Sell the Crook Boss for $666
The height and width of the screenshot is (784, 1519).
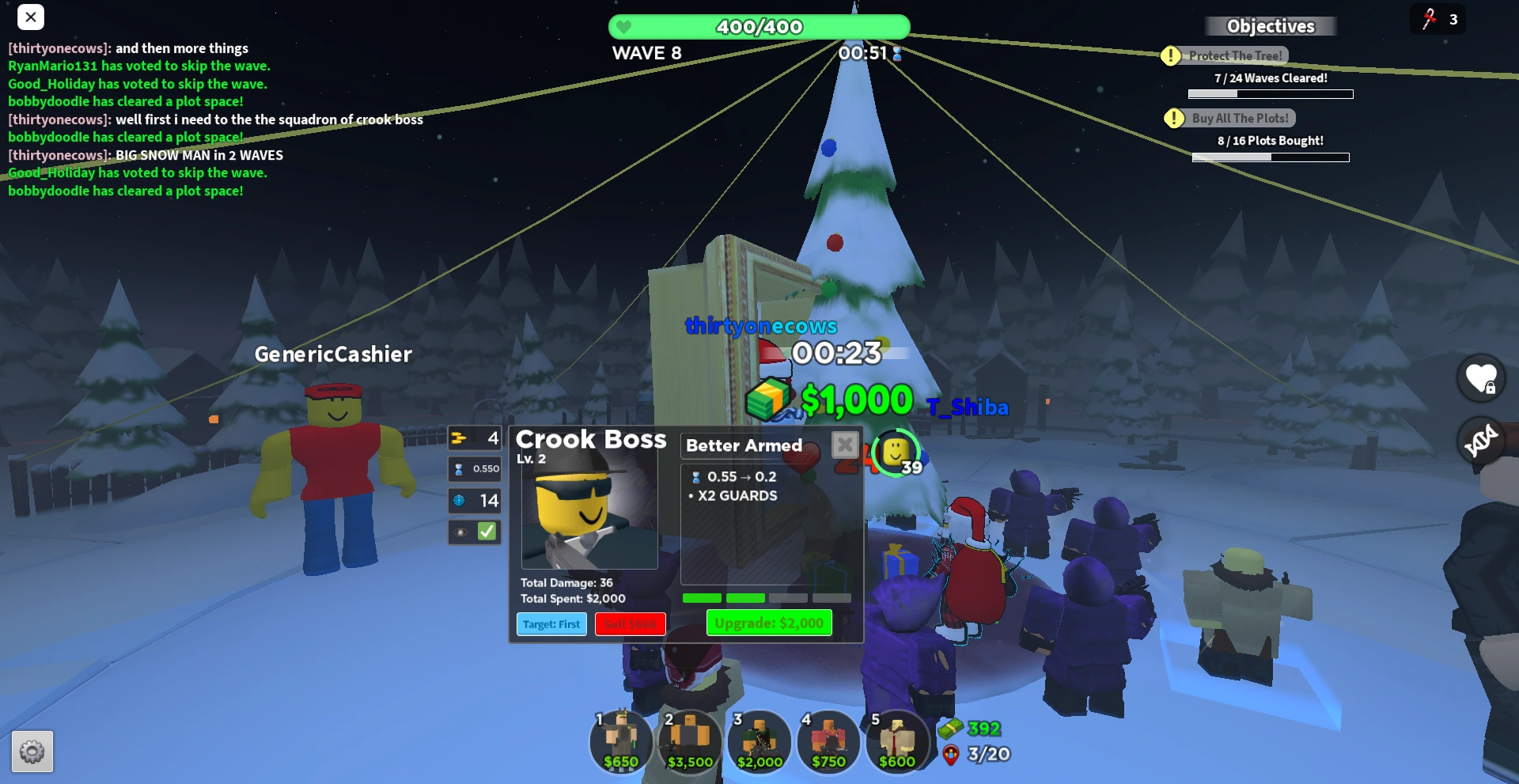(x=631, y=624)
